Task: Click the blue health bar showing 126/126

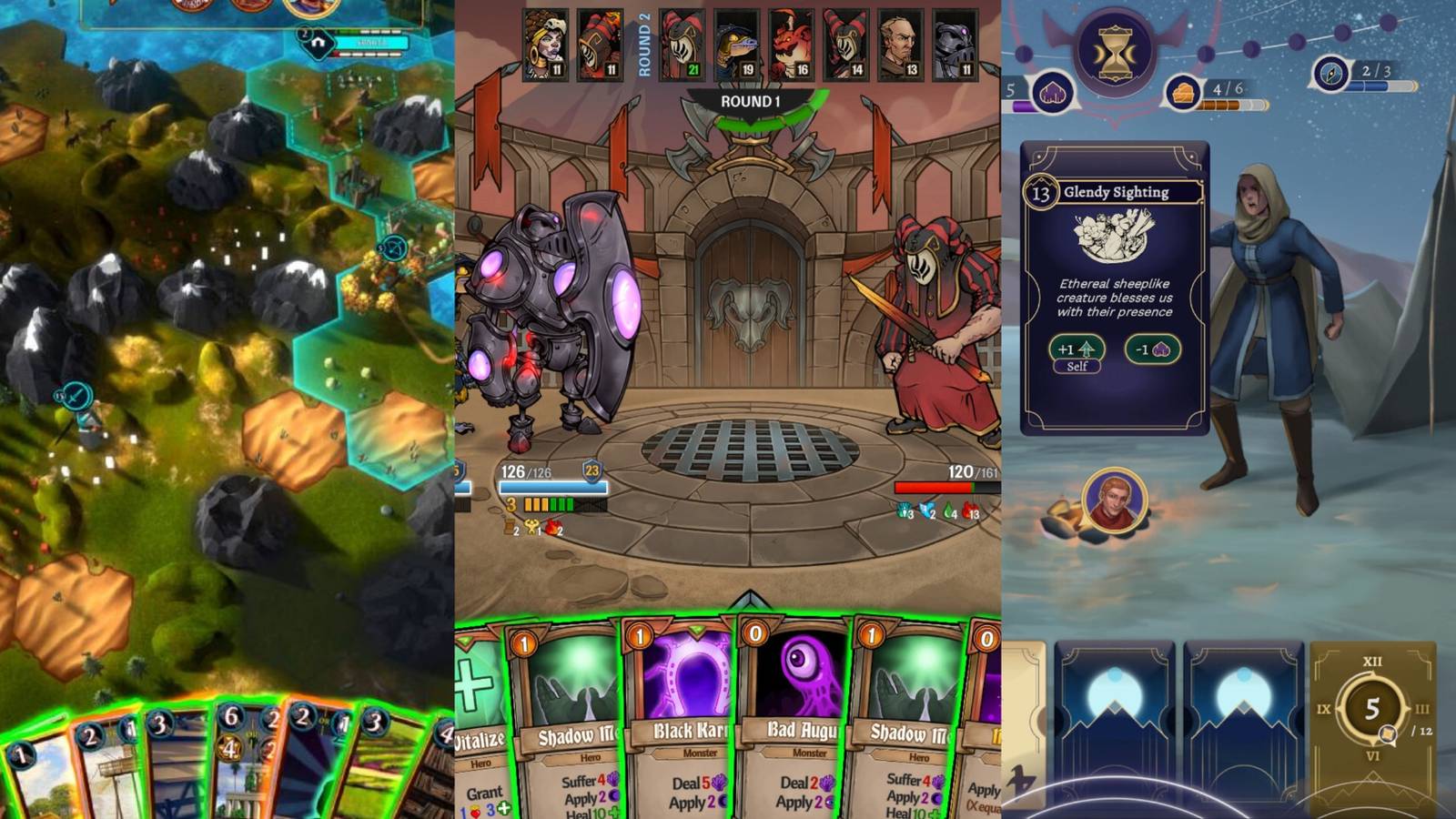Action: (551, 488)
